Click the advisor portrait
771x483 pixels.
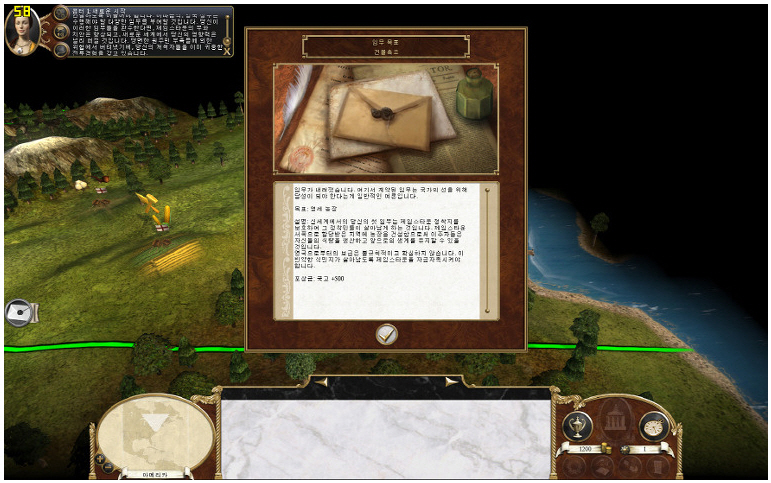pyautogui.click(x=22, y=32)
